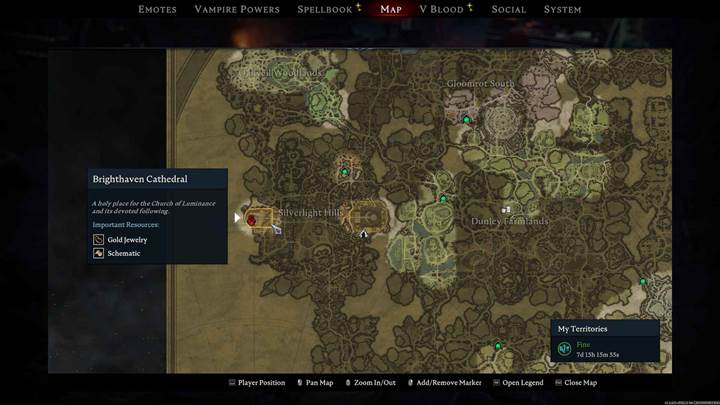Click the green waypoint under Gloomrot South
Screen dimensions: 720x405
coord(466,120)
